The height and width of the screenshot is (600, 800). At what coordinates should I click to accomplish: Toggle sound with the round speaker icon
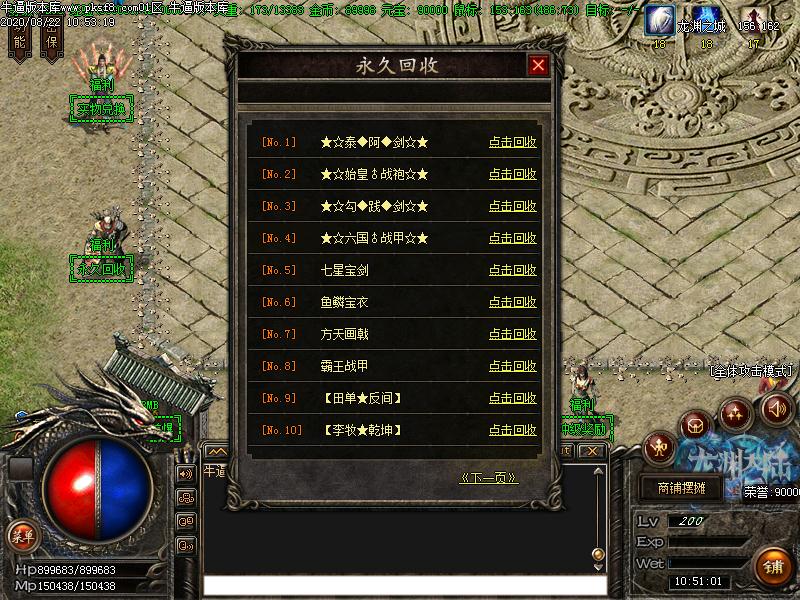click(777, 408)
